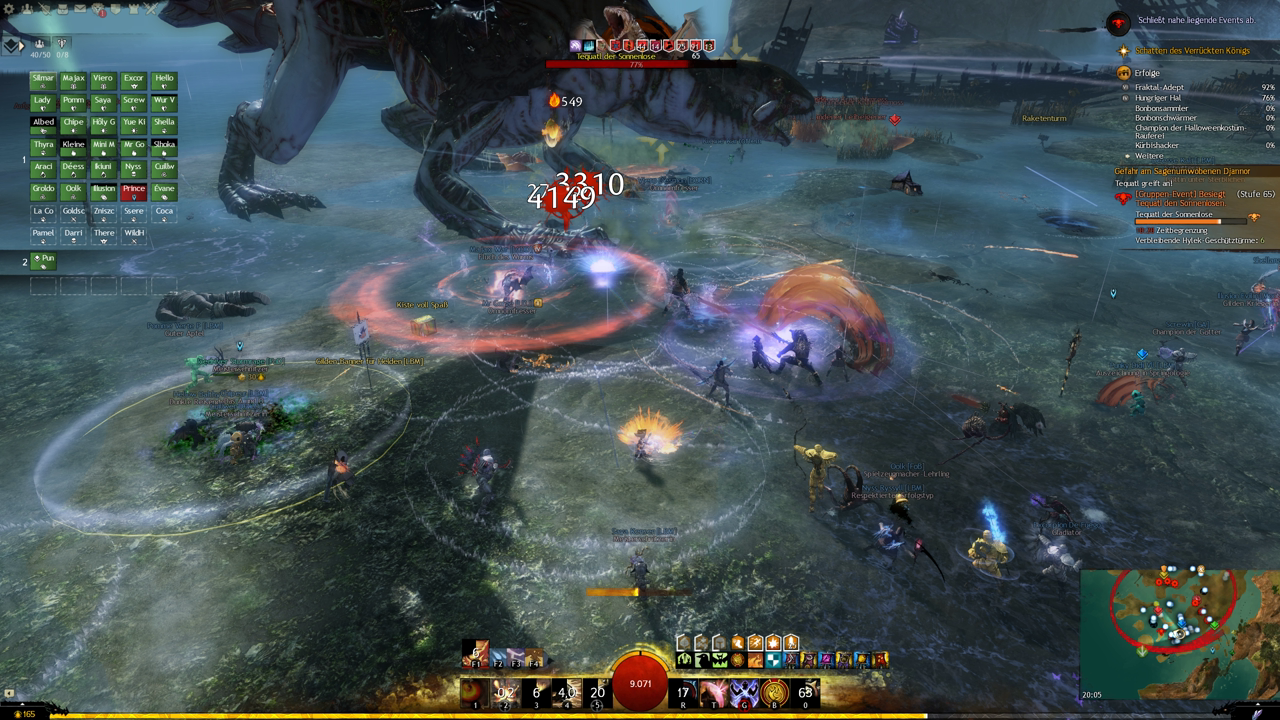
Task: Activate the F1 fire attunement skill
Action: (x=476, y=656)
